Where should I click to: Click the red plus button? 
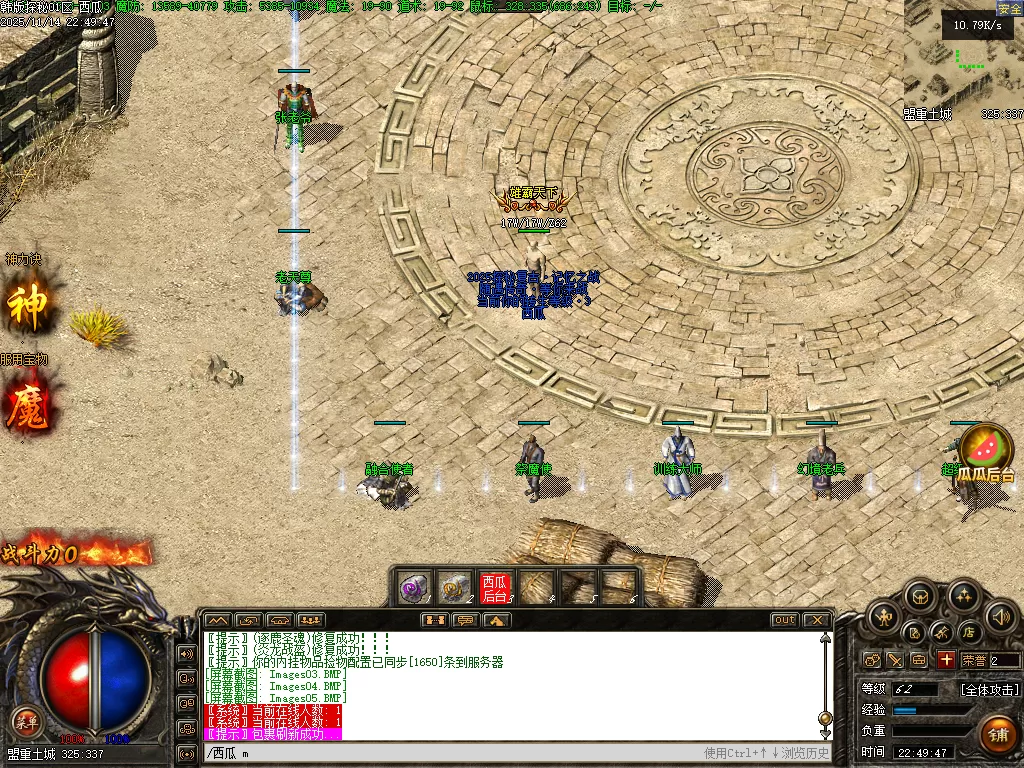pyautogui.click(x=946, y=660)
